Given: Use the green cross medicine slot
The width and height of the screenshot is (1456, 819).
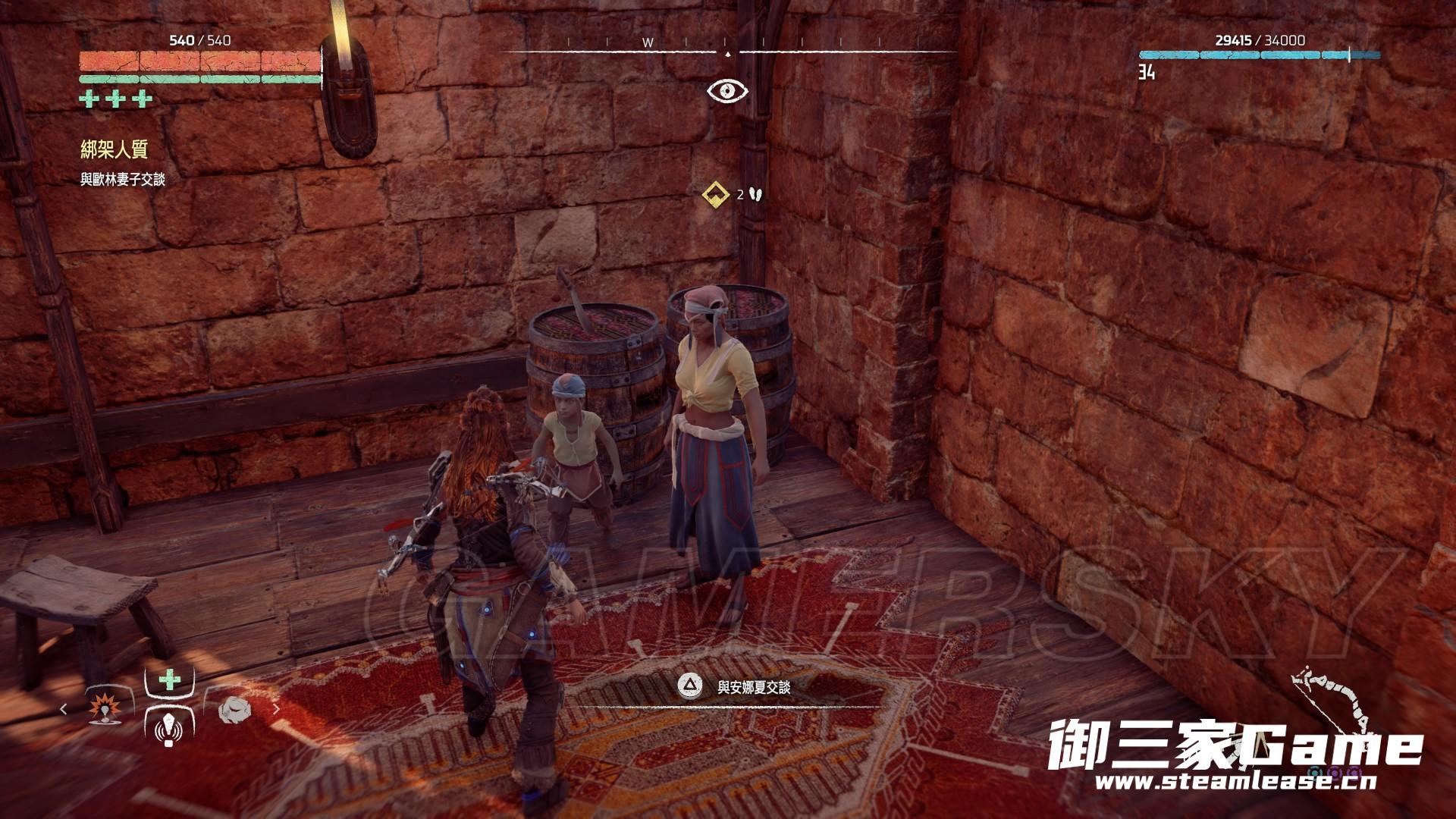Looking at the screenshot, I should (x=170, y=679).
